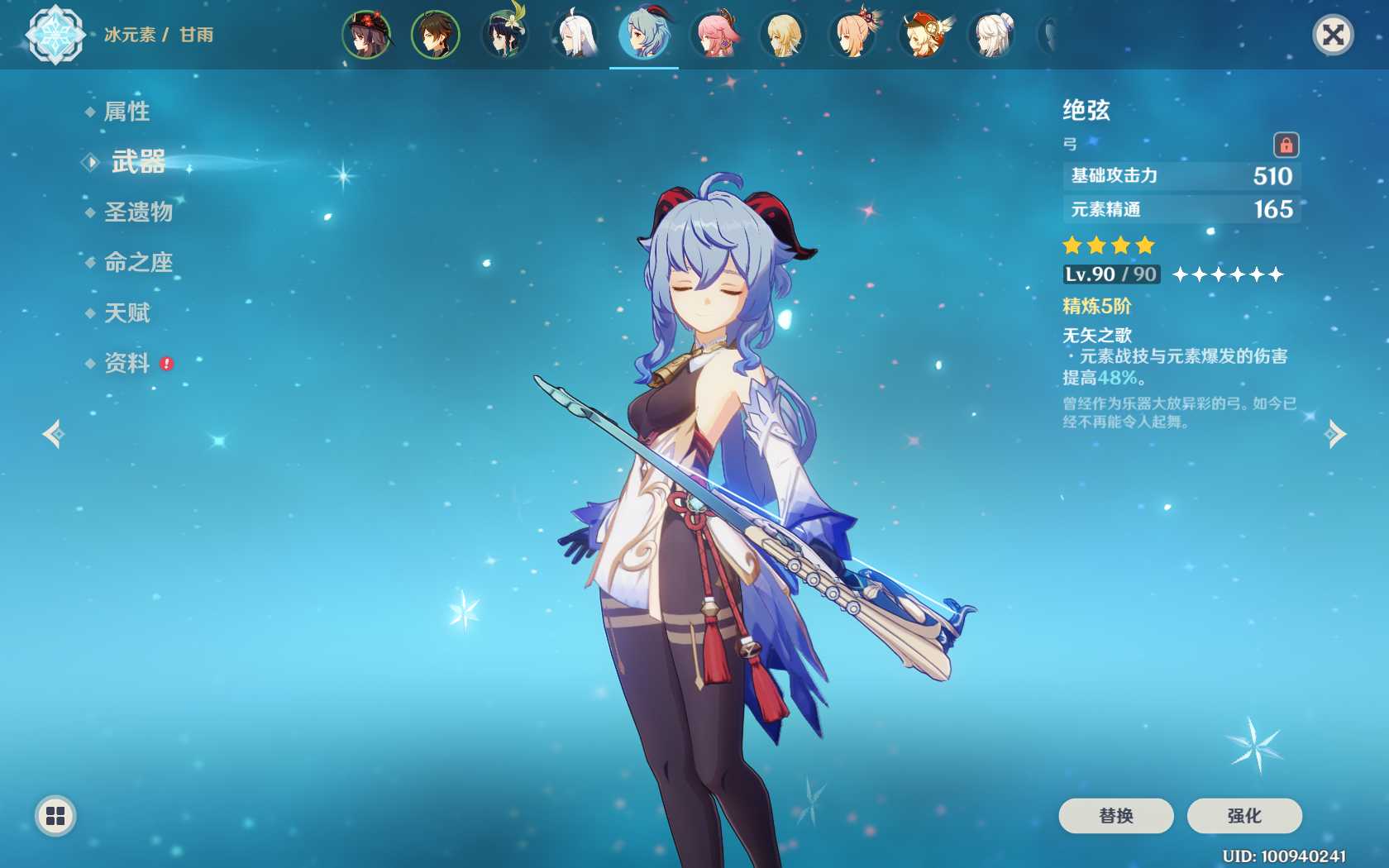Image resolution: width=1389 pixels, height=868 pixels.
Task: Choose Zhongli's portrait
Action: click(x=436, y=35)
